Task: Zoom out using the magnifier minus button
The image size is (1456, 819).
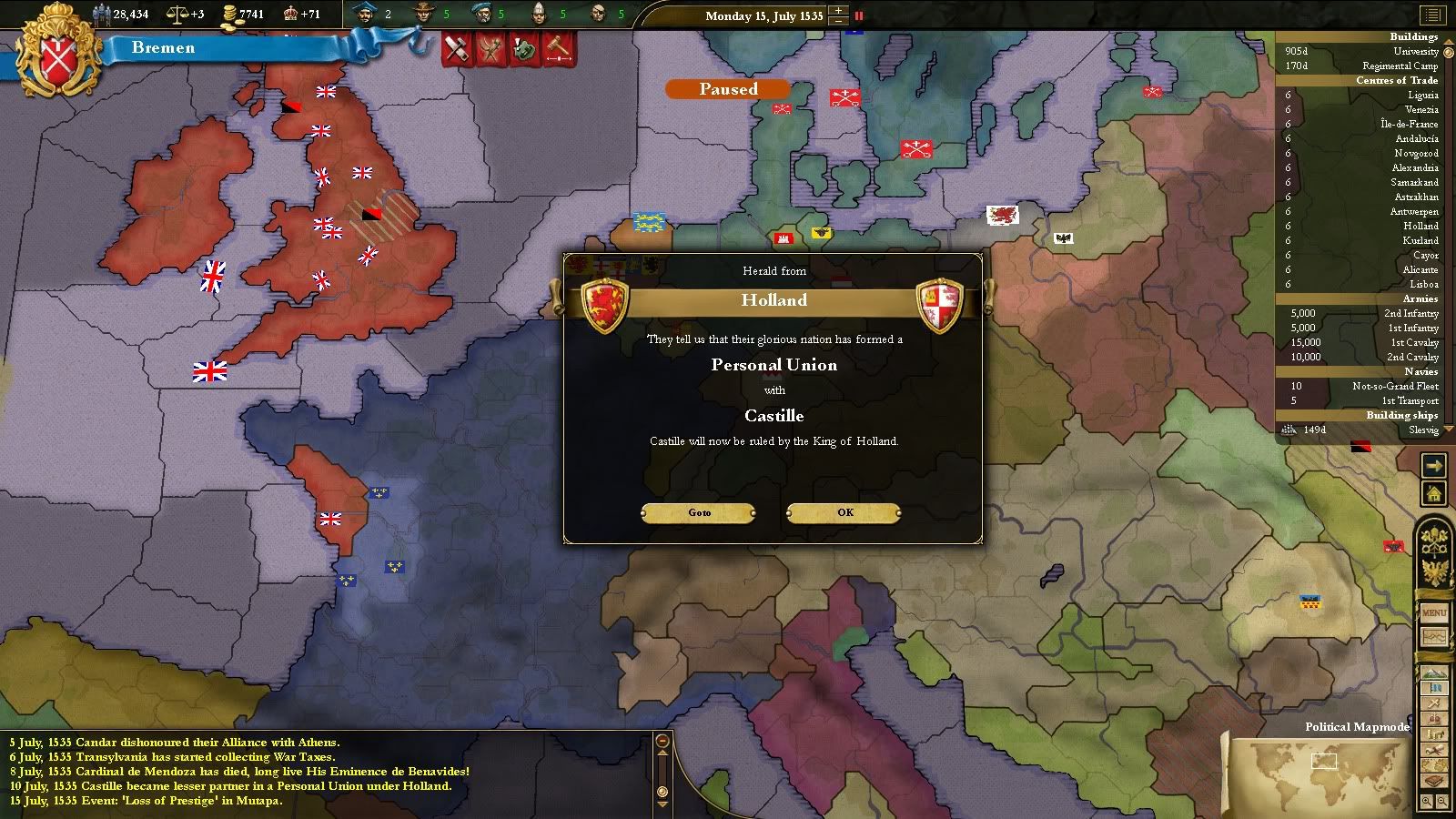Action: point(1442,802)
